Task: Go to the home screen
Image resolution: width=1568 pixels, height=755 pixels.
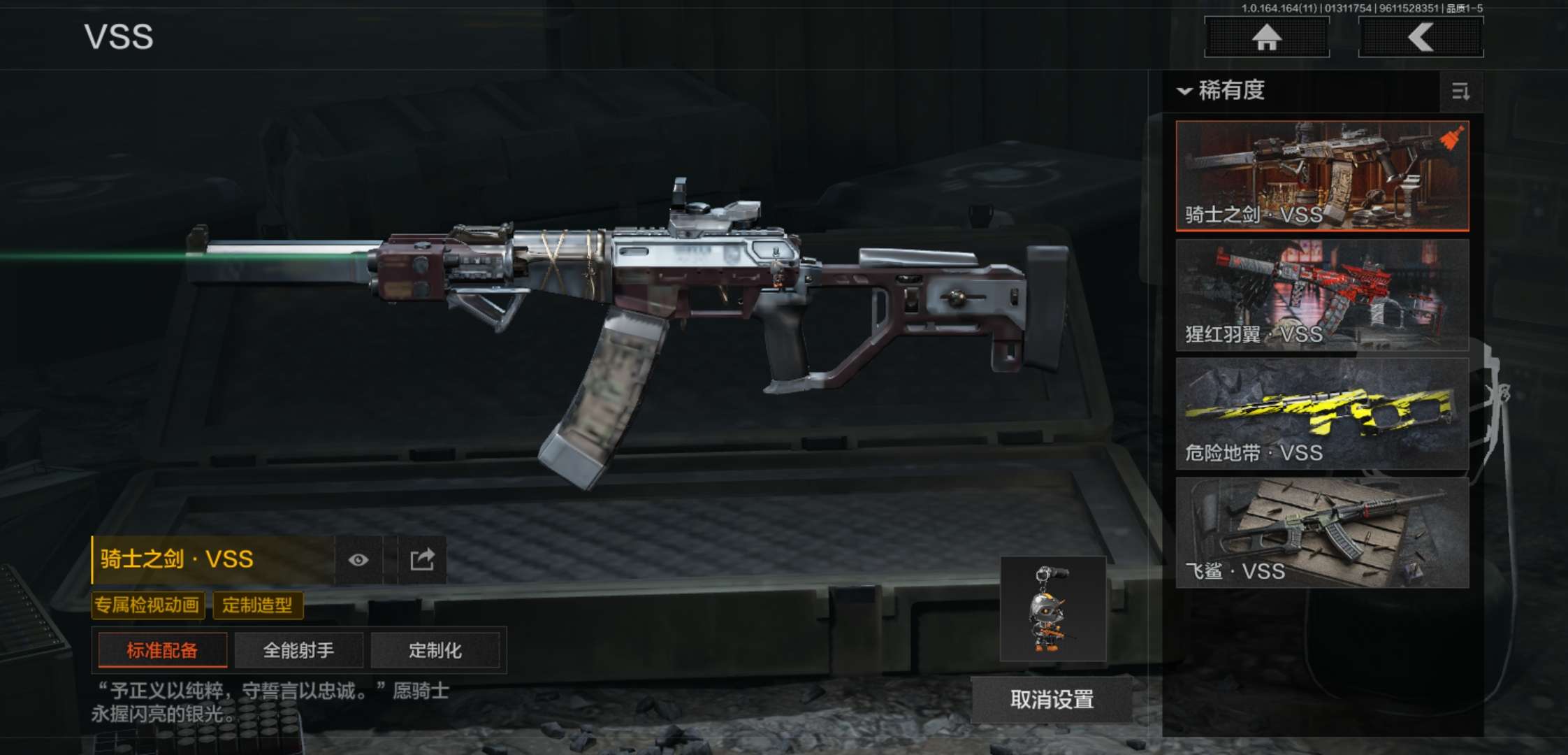Action: tap(1266, 37)
